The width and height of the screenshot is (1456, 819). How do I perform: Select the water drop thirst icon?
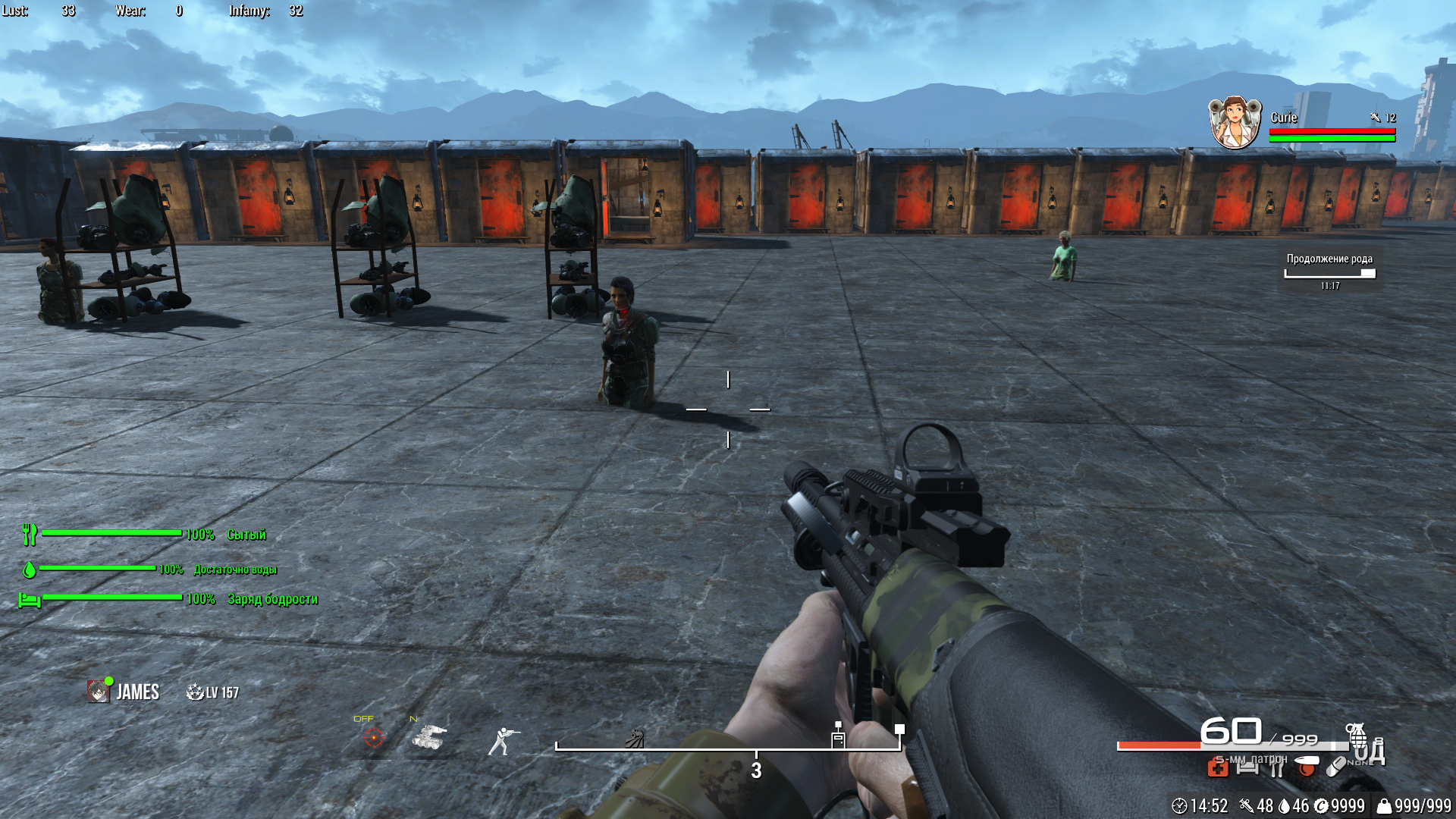click(x=30, y=569)
